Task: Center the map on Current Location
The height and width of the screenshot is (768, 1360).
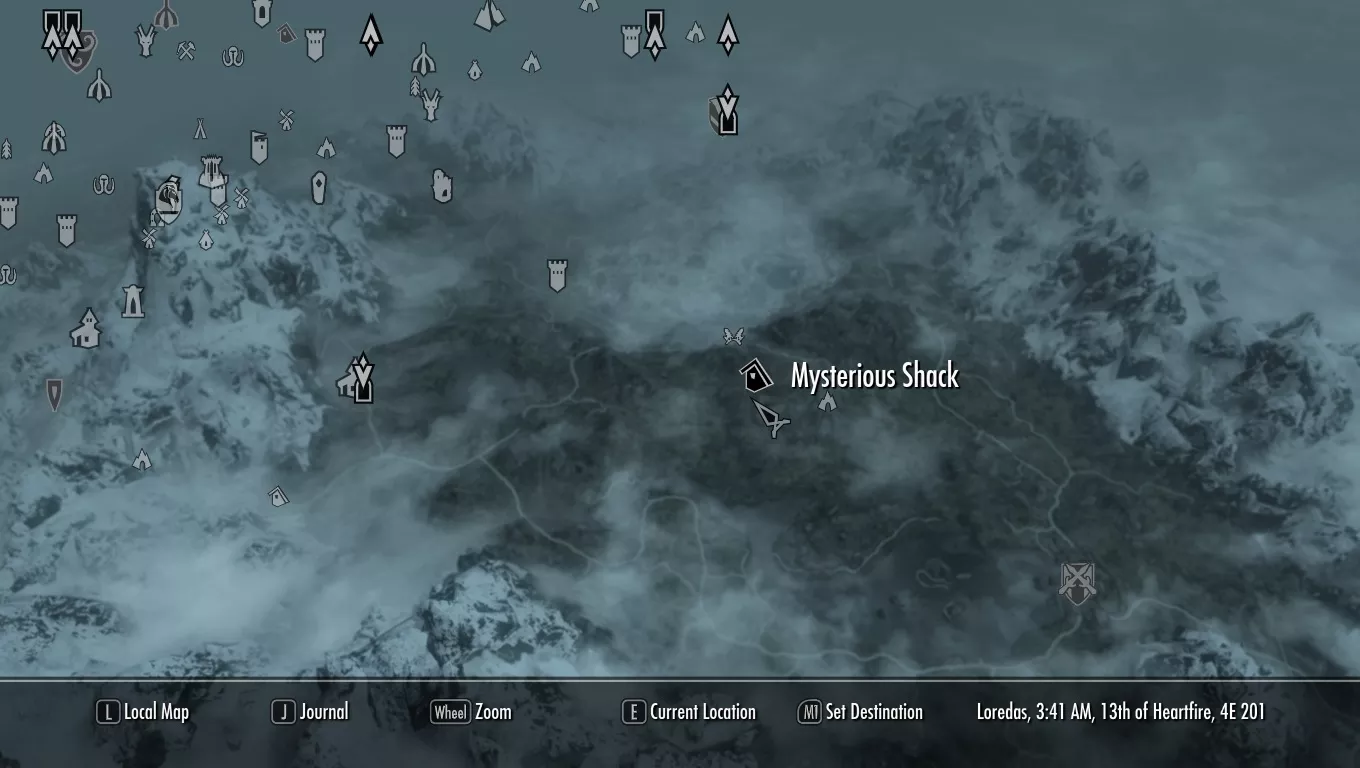Action: [689, 712]
